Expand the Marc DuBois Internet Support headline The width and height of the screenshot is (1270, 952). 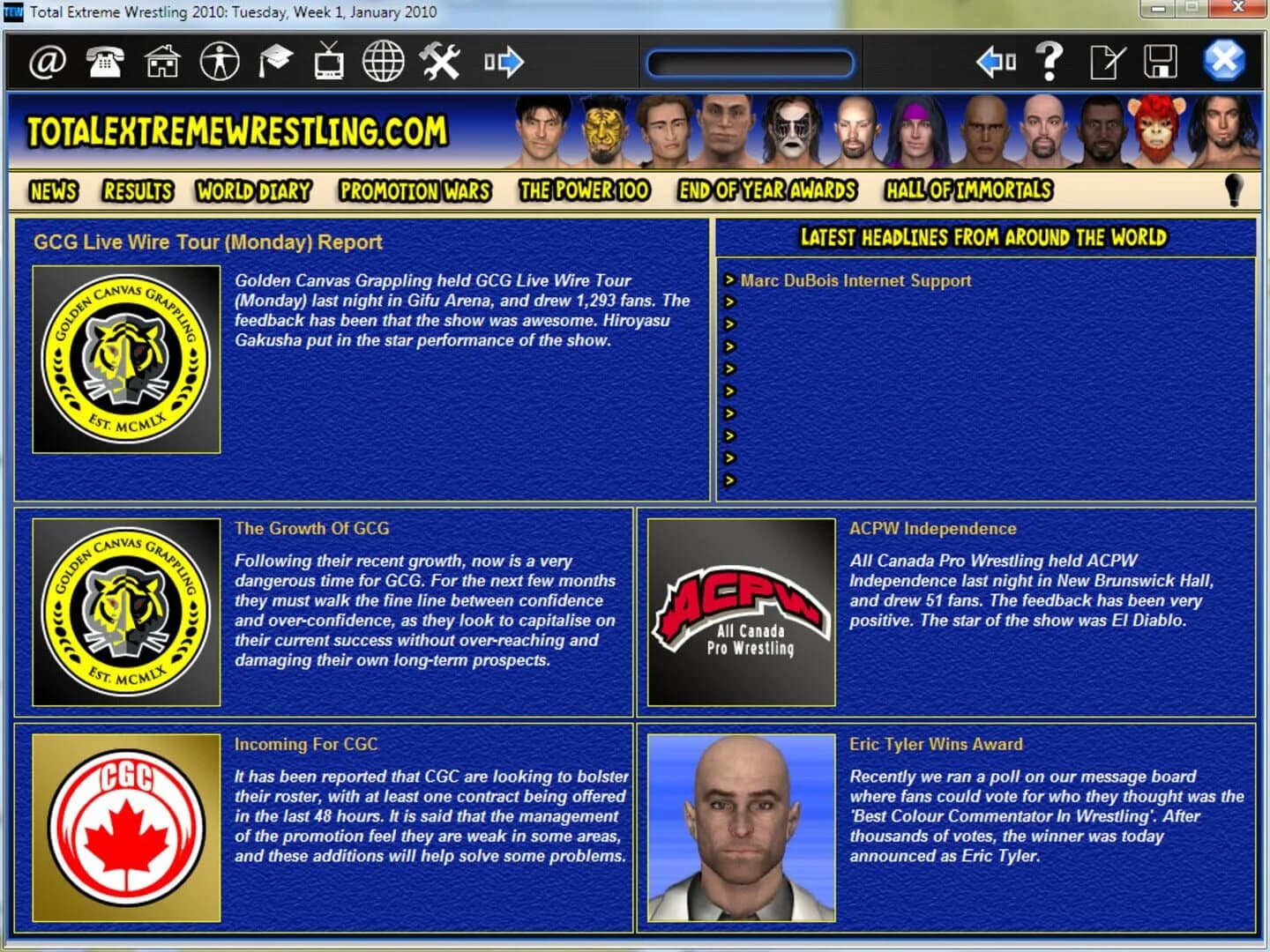coord(730,280)
